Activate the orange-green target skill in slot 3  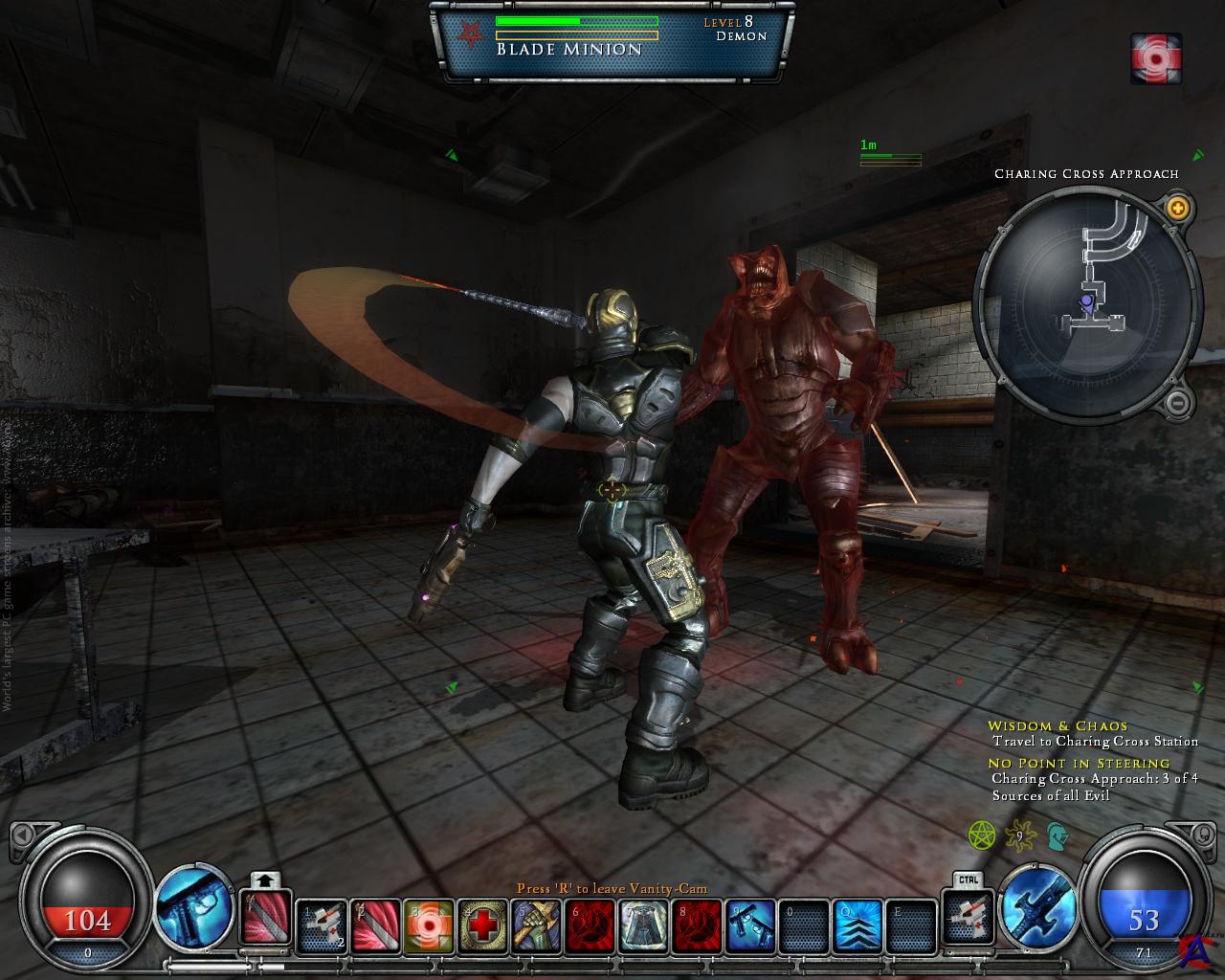coord(429,926)
